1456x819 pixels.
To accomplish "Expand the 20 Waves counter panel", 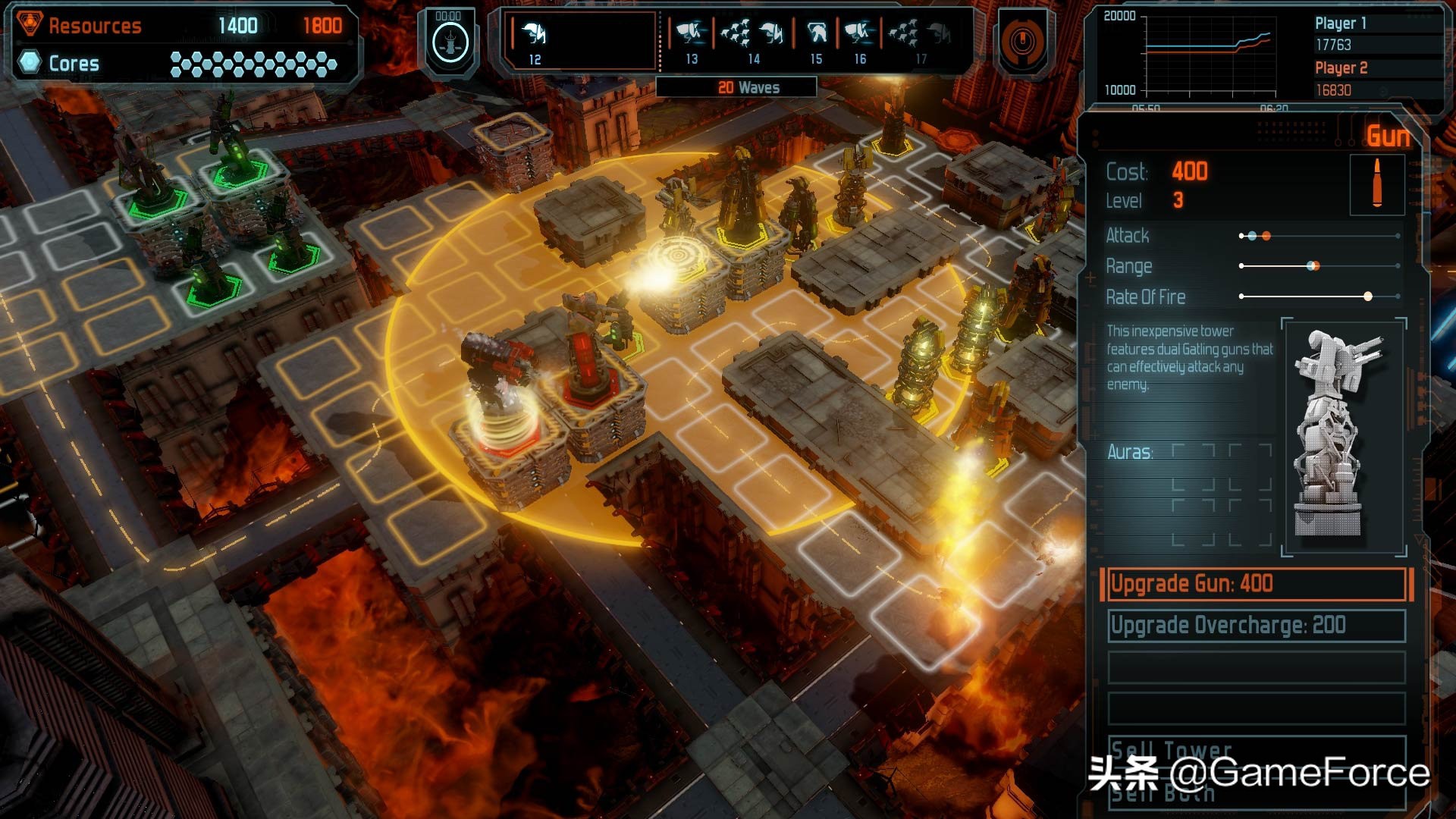I will (748, 87).
